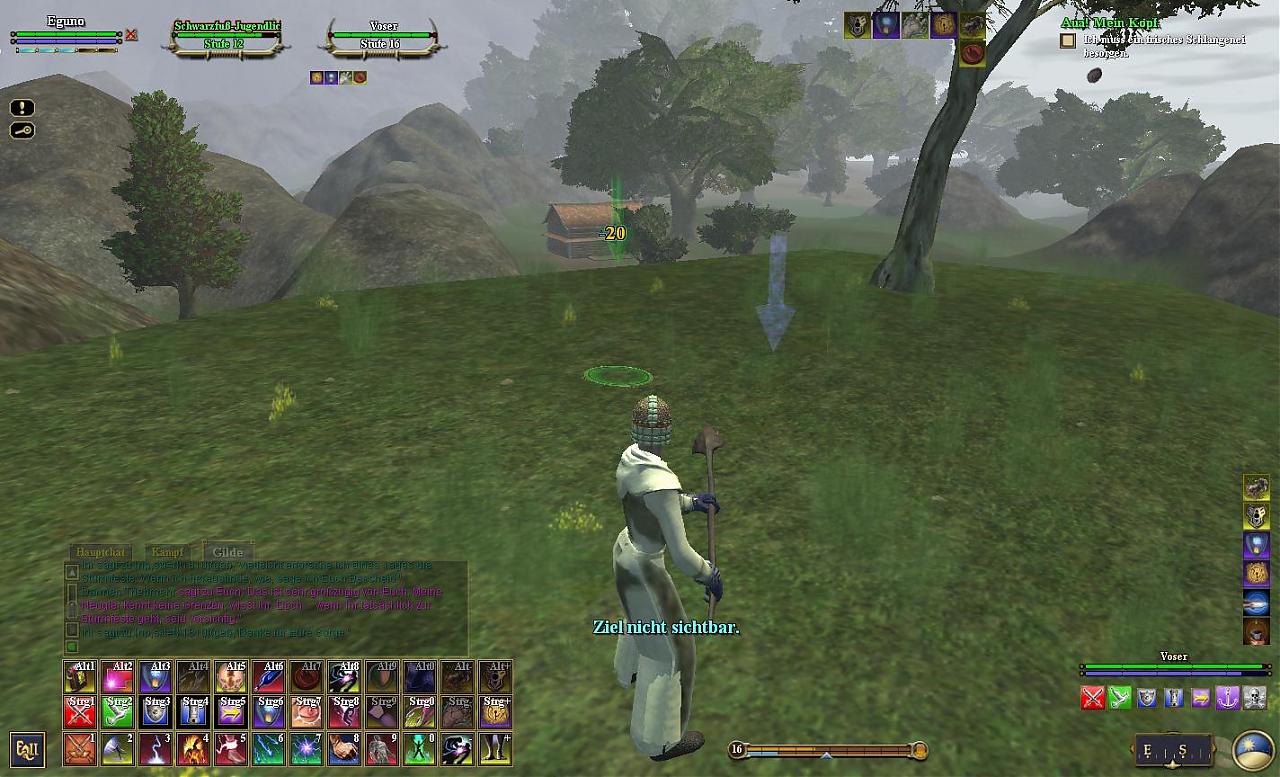Click the day-night sun clock orb

[1252, 750]
